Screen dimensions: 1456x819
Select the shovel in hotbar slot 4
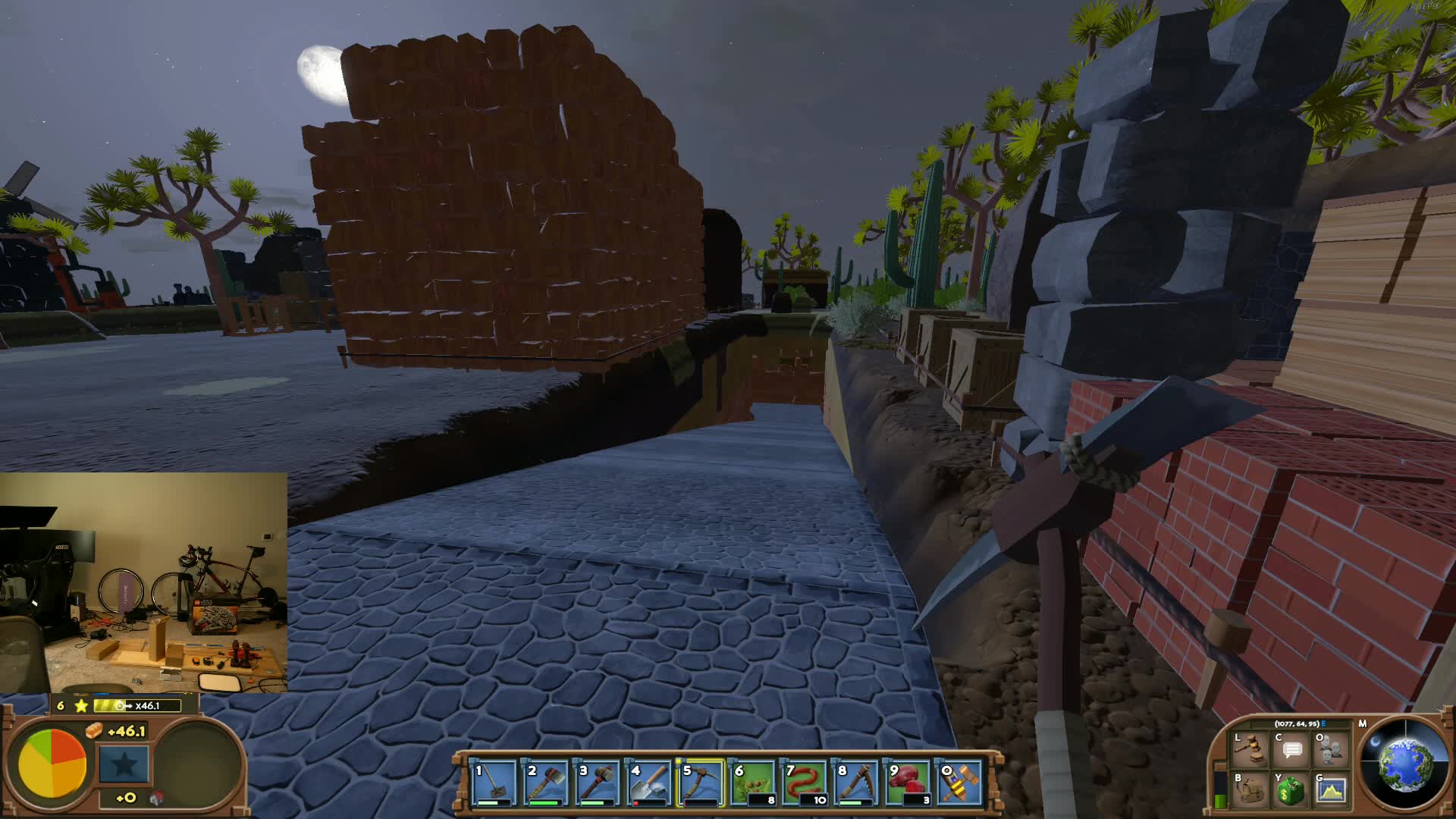tap(649, 783)
